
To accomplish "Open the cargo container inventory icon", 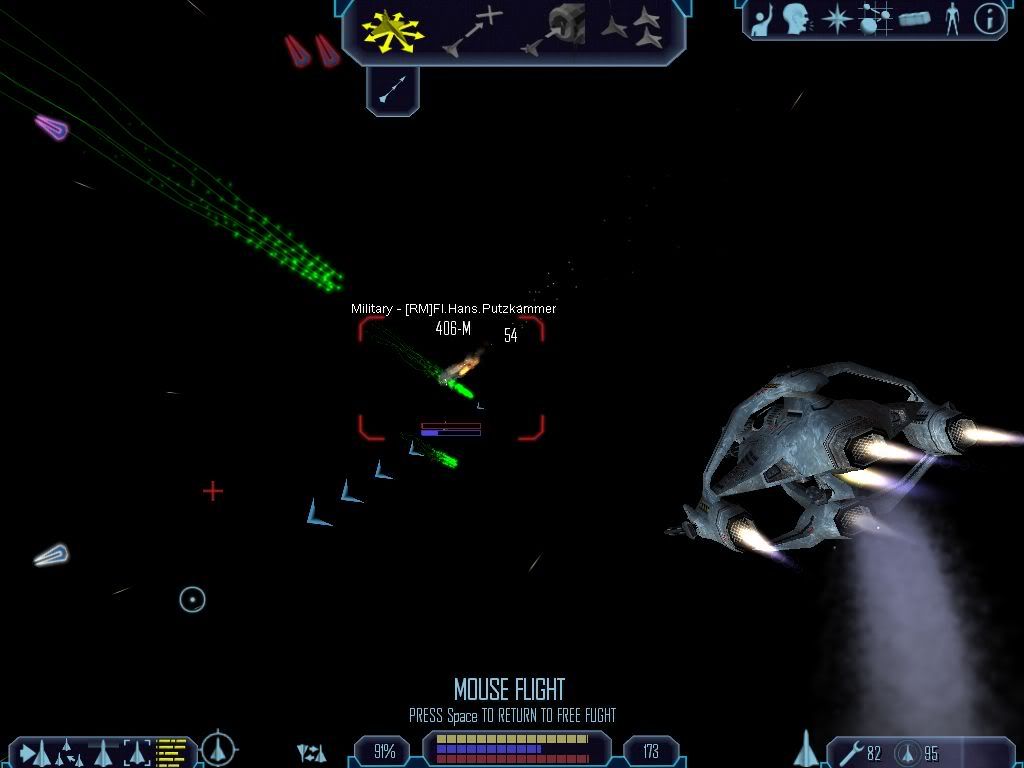I will click(915, 19).
